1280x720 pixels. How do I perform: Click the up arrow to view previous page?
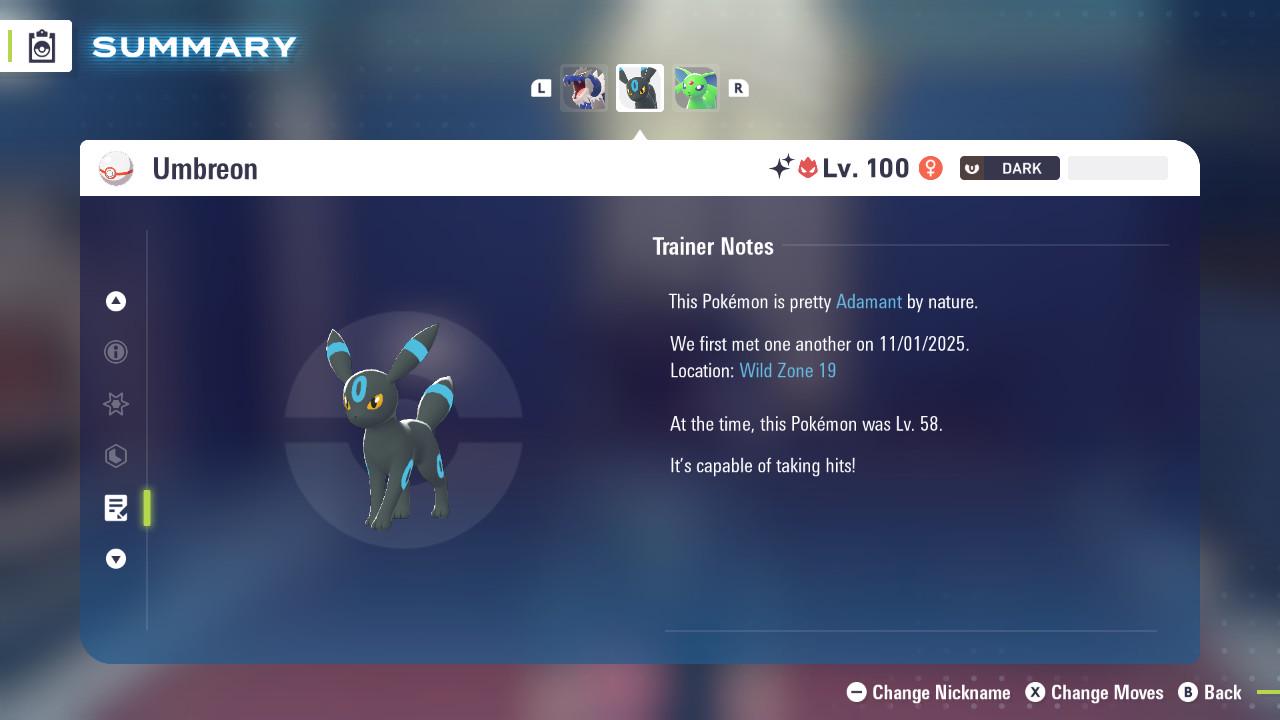pos(116,301)
